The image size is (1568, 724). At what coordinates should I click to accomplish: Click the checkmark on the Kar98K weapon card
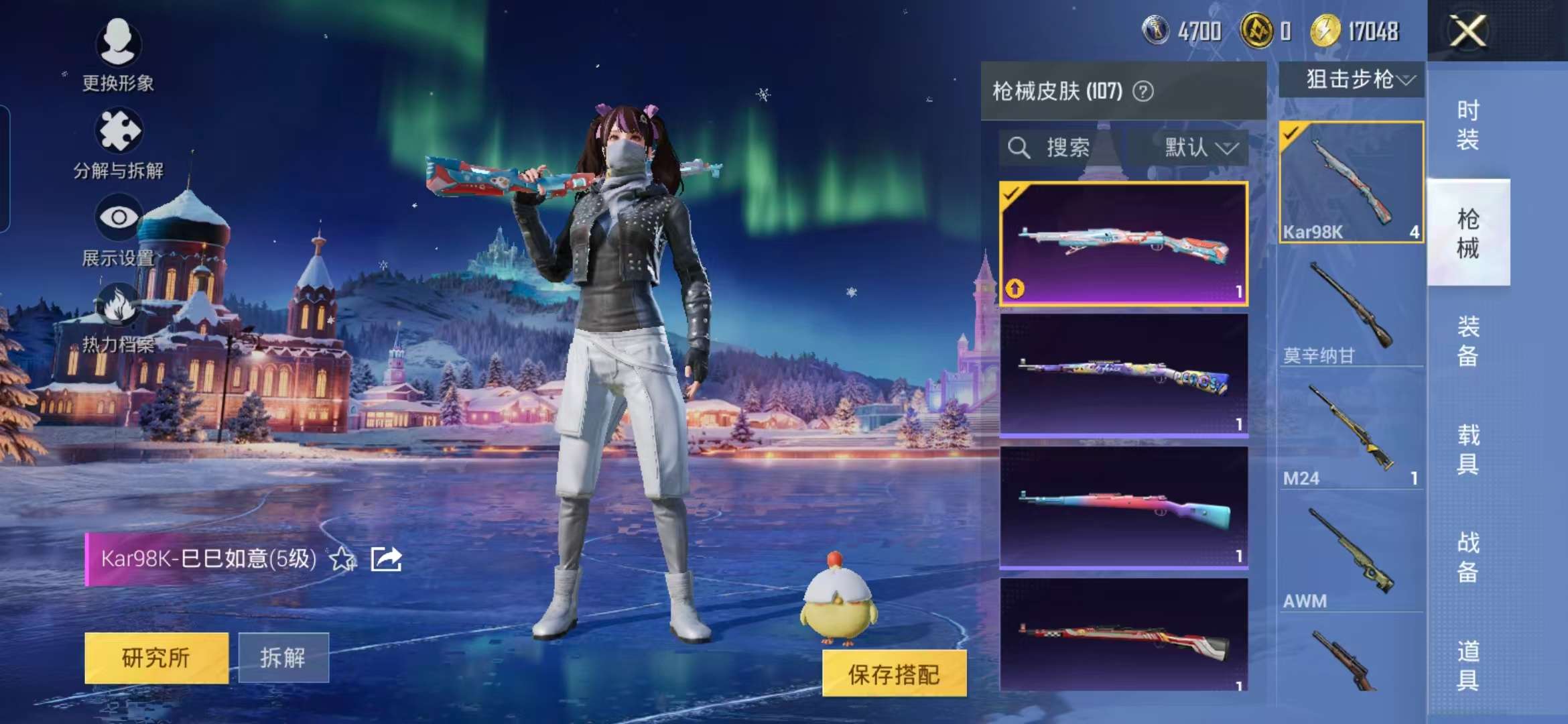pyautogui.click(x=1291, y=134)
